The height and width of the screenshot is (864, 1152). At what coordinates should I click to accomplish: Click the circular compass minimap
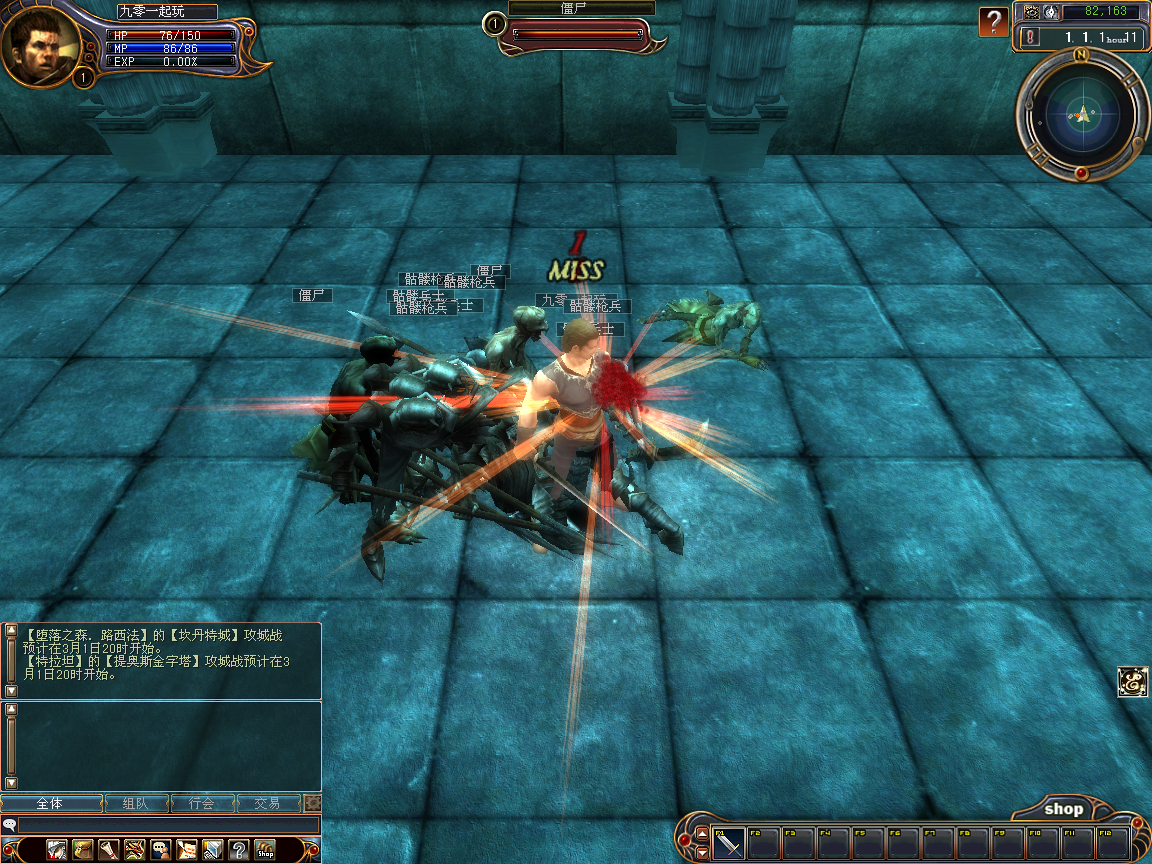click(1083, 115)
